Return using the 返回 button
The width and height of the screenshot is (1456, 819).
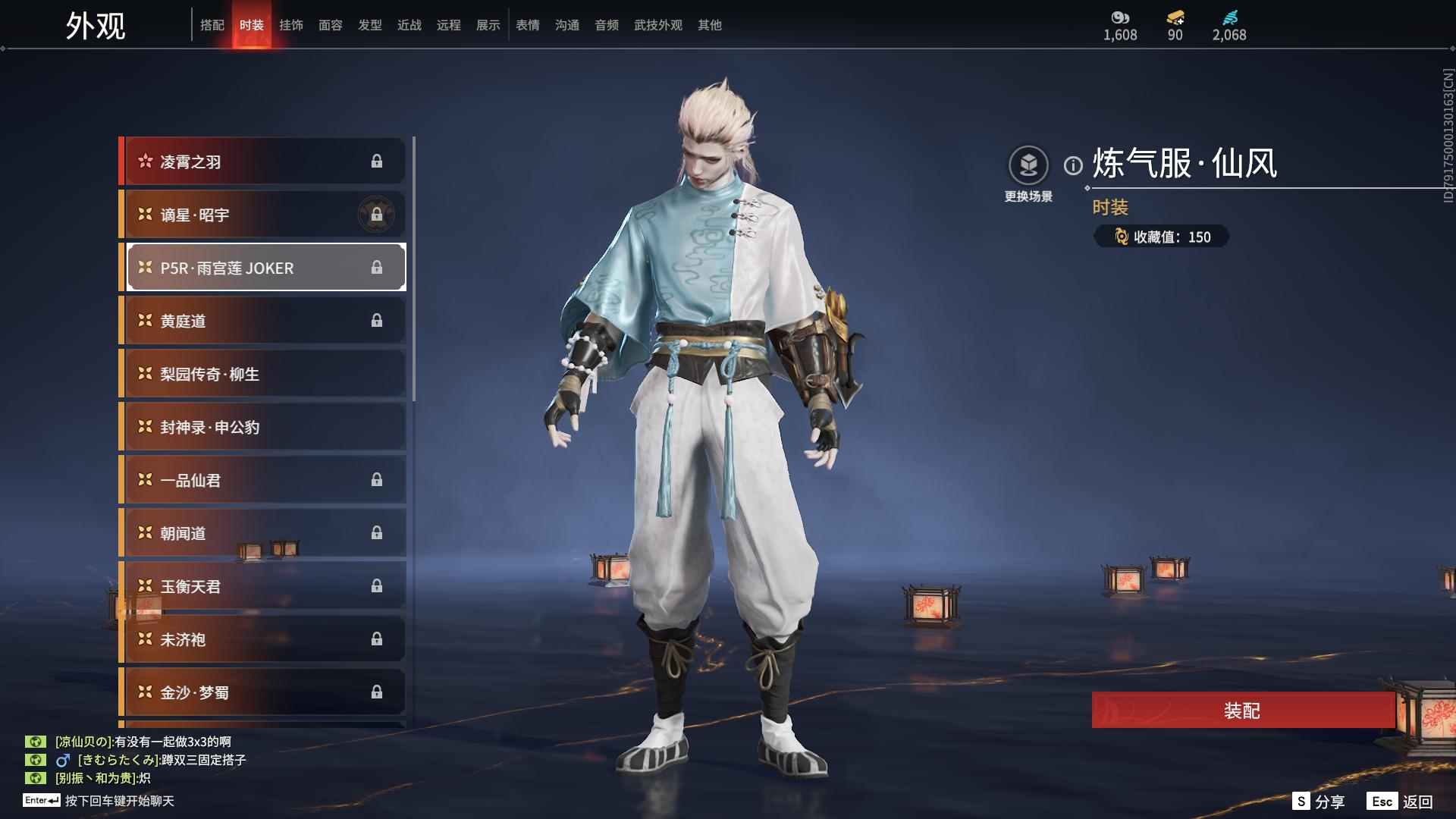click(1401, 802)
